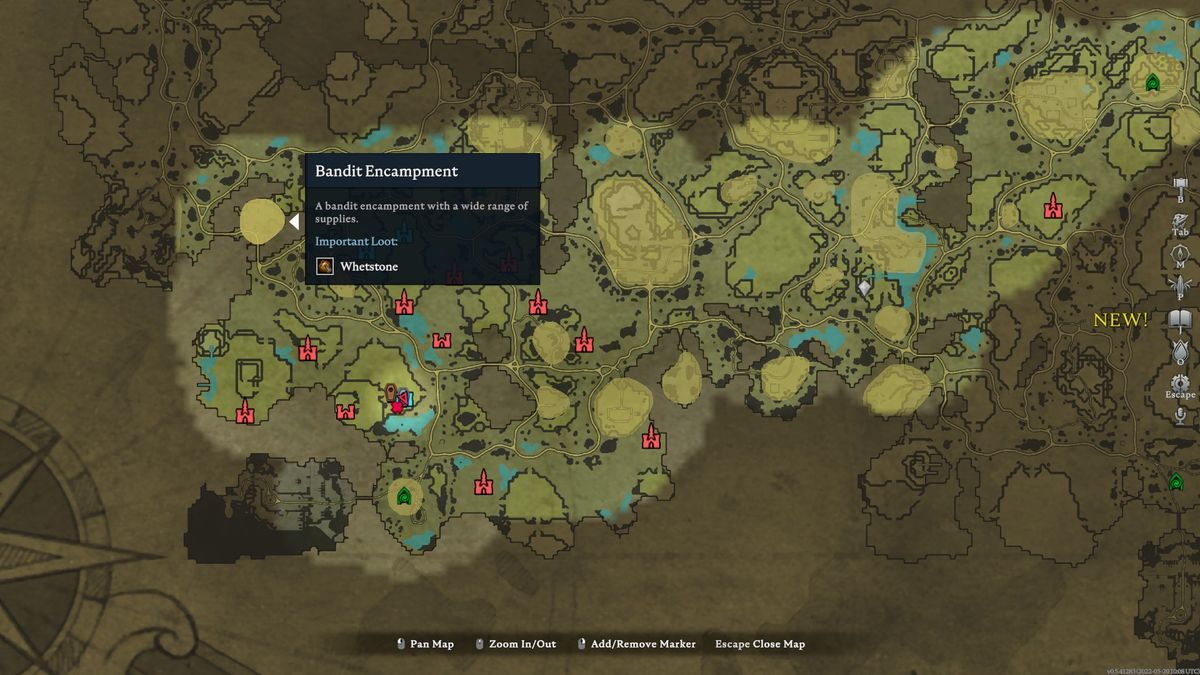Toggle the map icon labeled M
Screen dimensions: 1200x675
click(x=1180, y=255)
